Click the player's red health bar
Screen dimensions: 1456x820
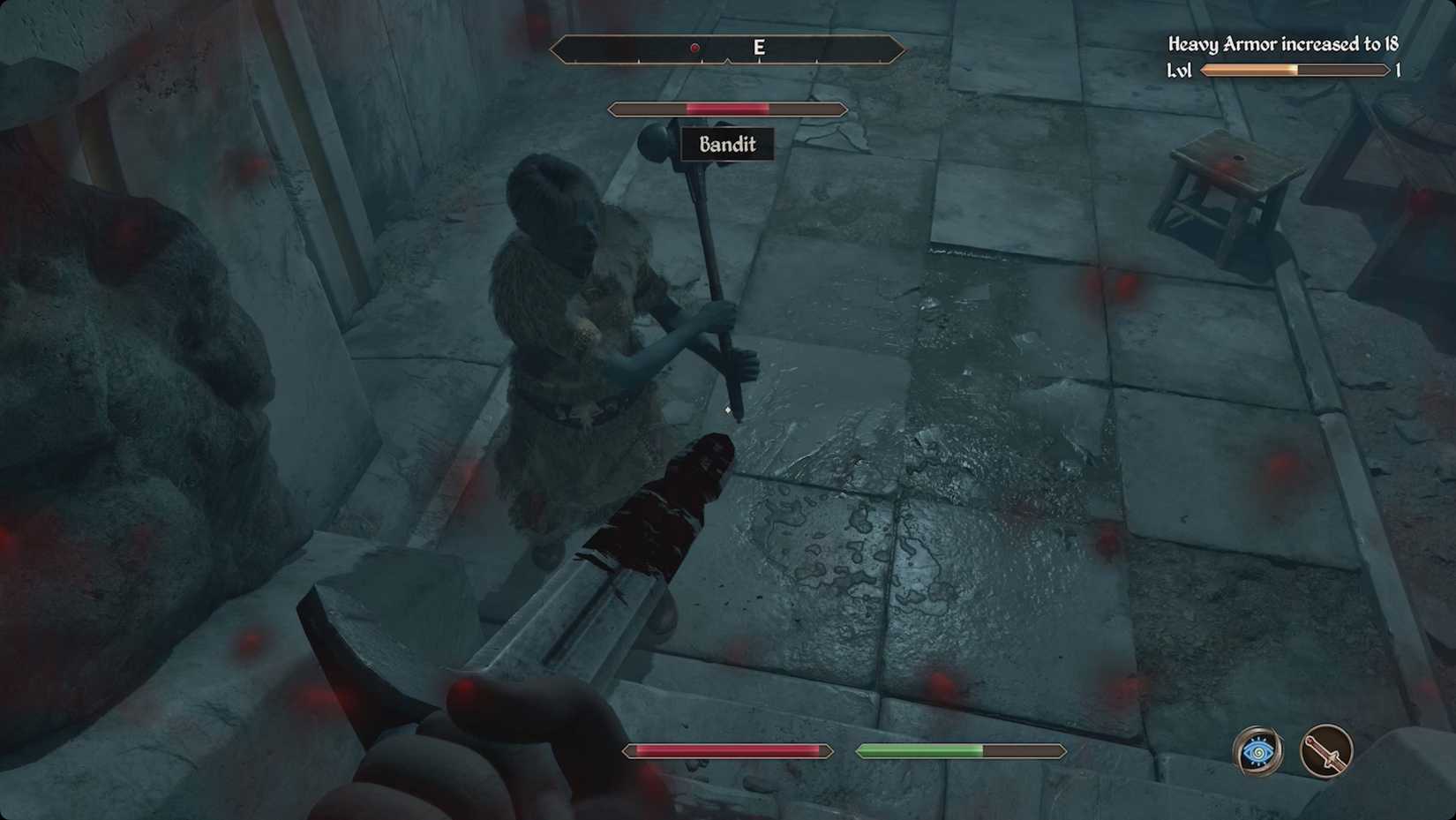(727, 750)
